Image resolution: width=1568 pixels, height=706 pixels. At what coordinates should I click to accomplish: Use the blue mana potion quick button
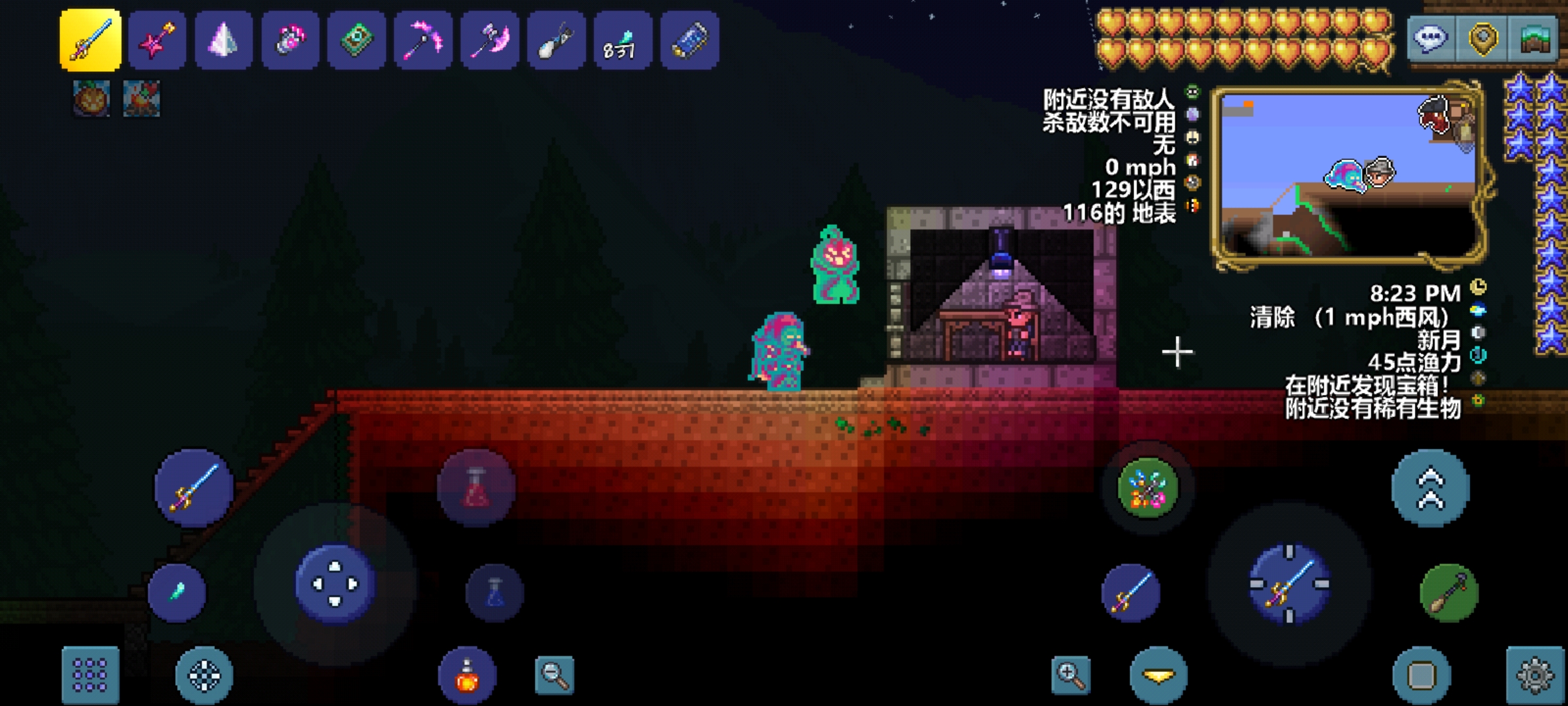point(495,593)
